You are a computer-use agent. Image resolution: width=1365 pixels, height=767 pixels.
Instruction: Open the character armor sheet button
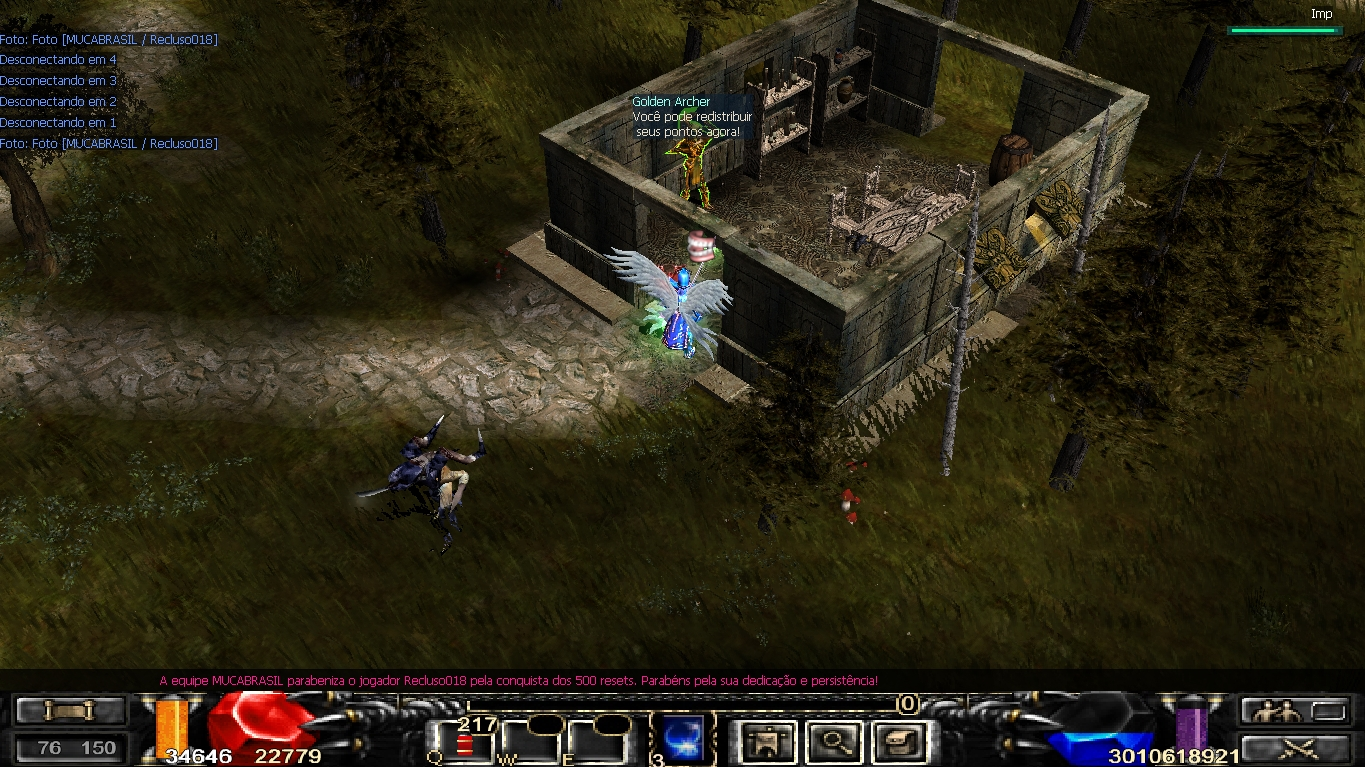[x=768, y=742]
